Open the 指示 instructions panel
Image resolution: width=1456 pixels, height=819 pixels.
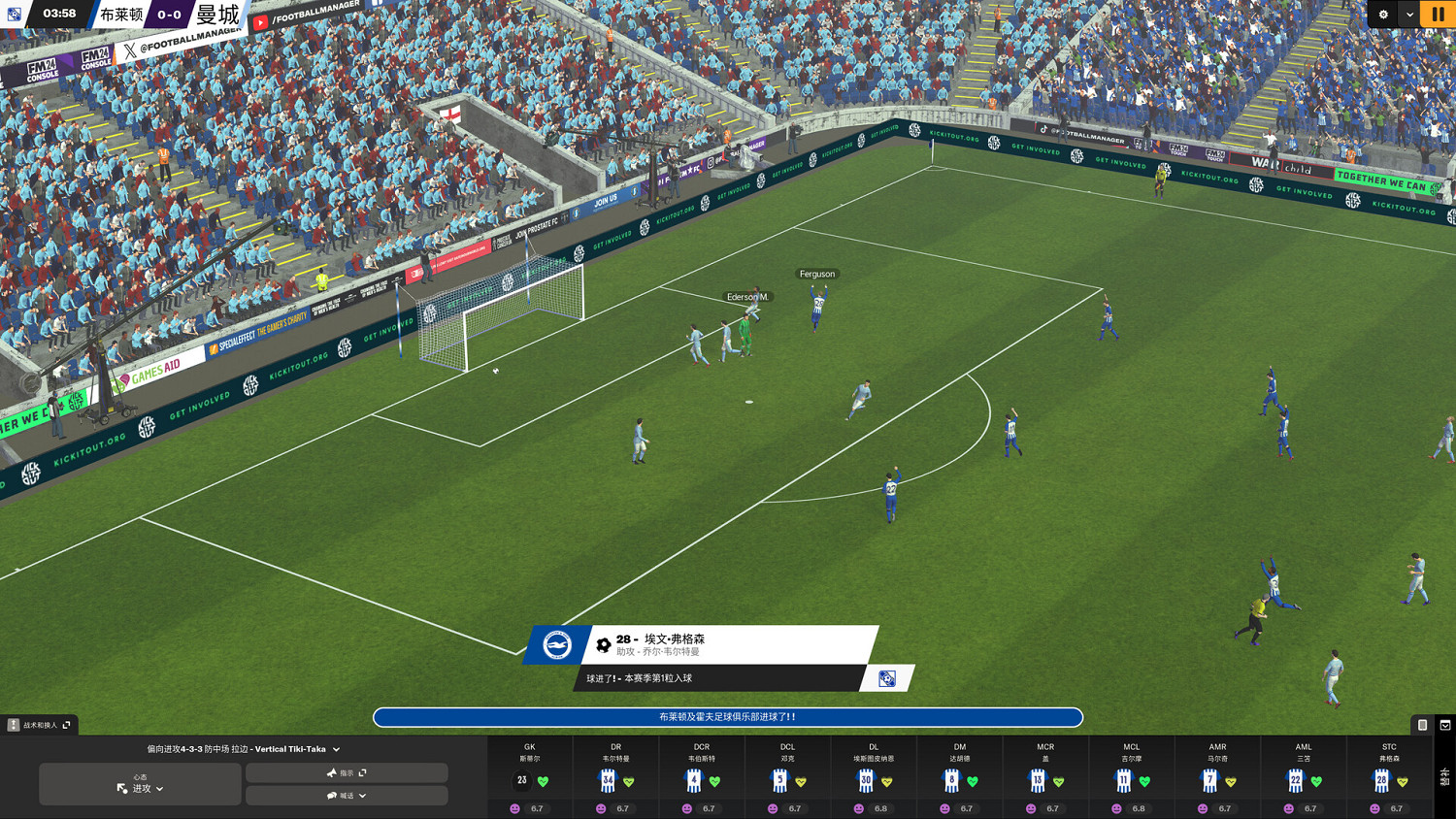tap(347, 772)
